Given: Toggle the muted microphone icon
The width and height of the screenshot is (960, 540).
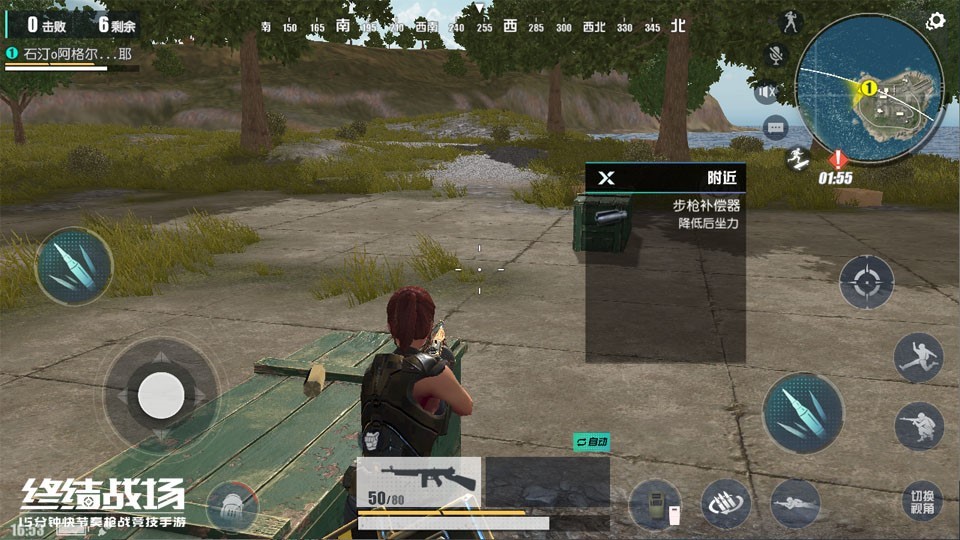Looking at the screenshot, I should 775,56.
